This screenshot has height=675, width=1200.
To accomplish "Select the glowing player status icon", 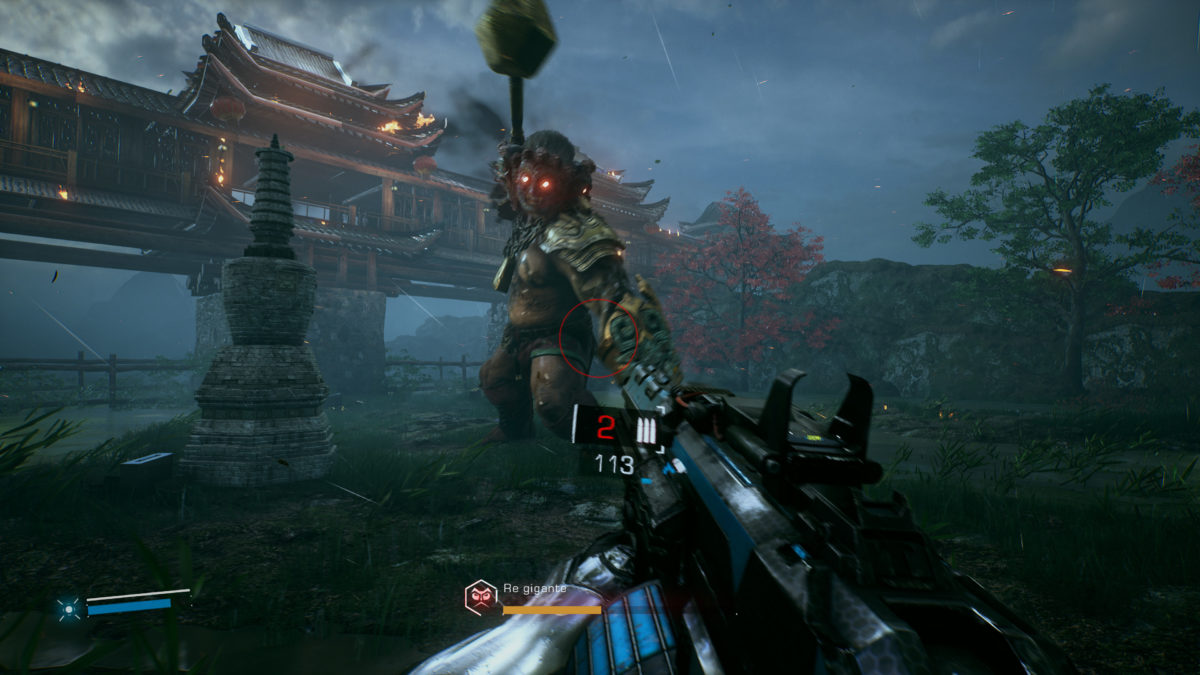I will tap(69, 606).
